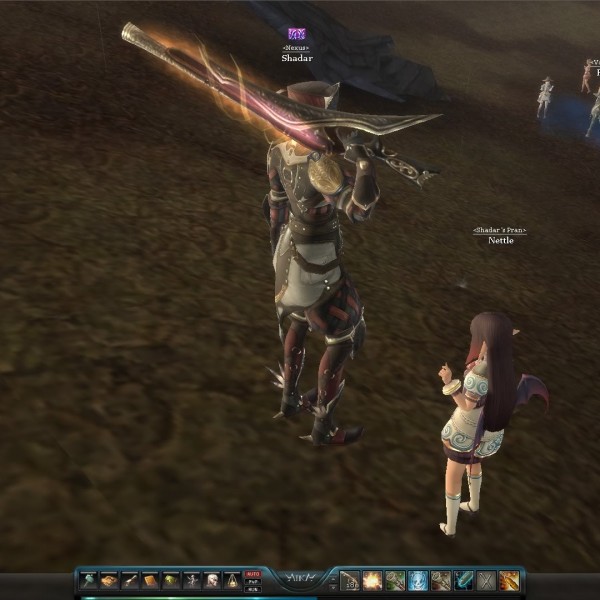The width and height of the screenshot is (600, 600).
Task: Click the white-haired portrait icon
Action: pos(212,580)
